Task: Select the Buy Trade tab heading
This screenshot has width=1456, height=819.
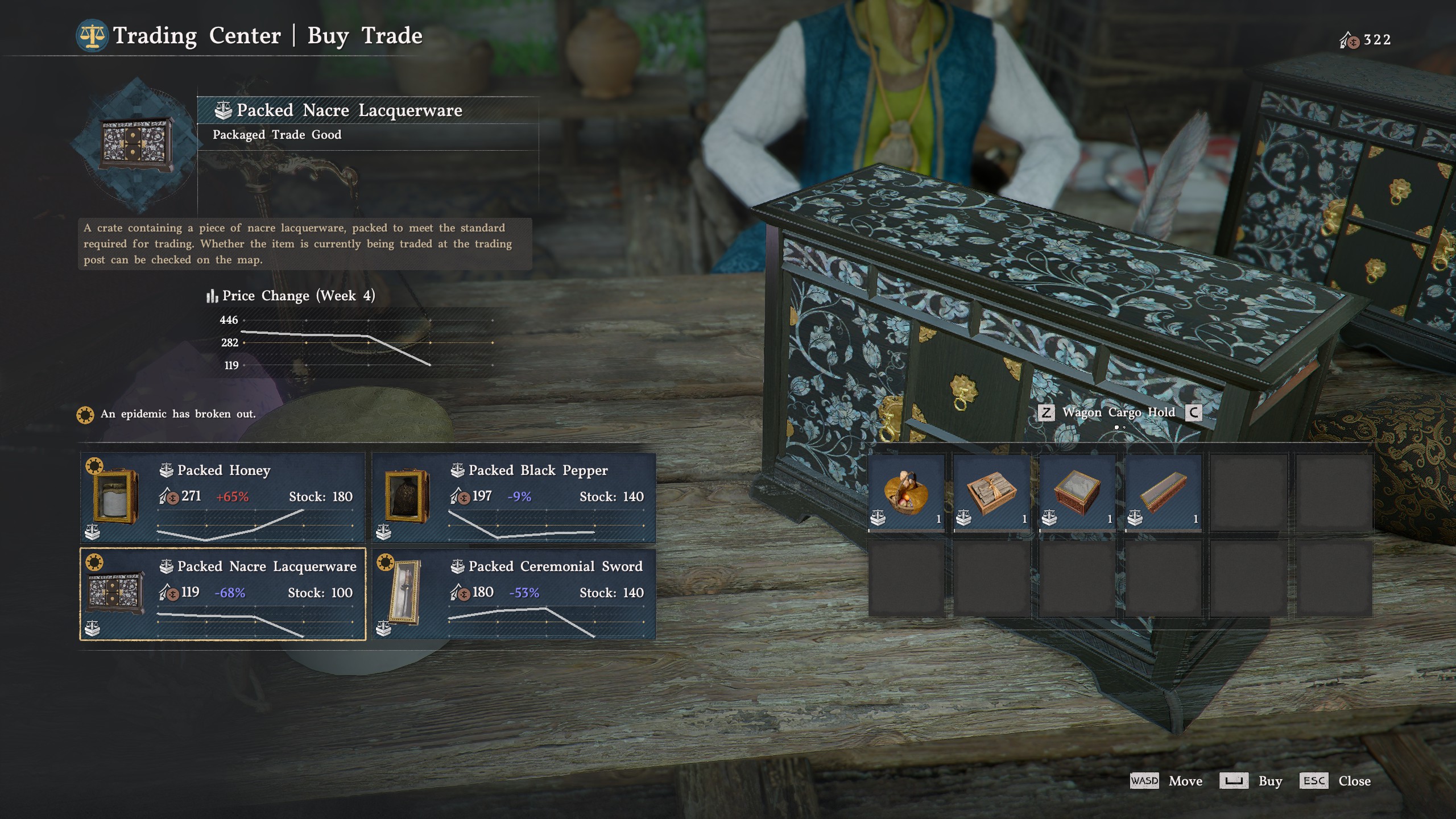Action: [363, 36]
